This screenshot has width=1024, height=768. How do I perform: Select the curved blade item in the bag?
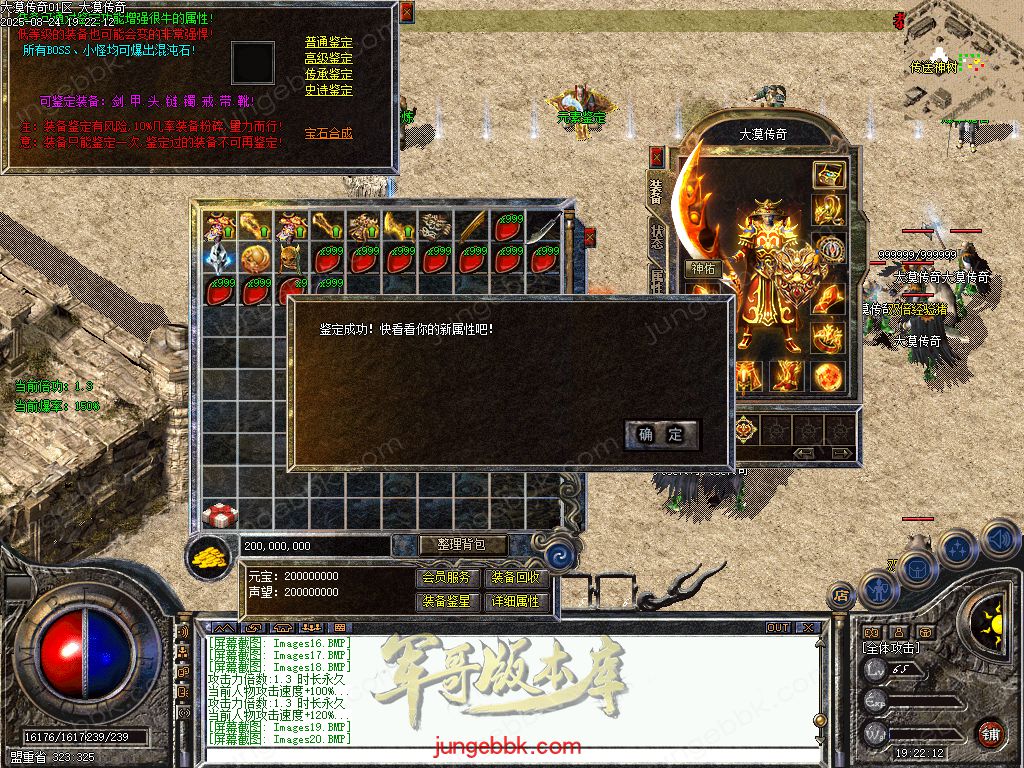pyautogui.click(x=544, y=228)
